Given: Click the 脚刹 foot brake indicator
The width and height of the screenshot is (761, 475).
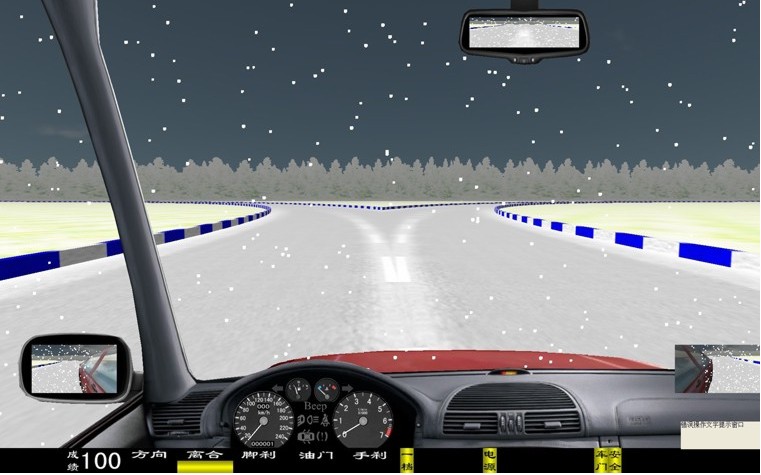Looking at the screenshot, I should coord(259,456).
